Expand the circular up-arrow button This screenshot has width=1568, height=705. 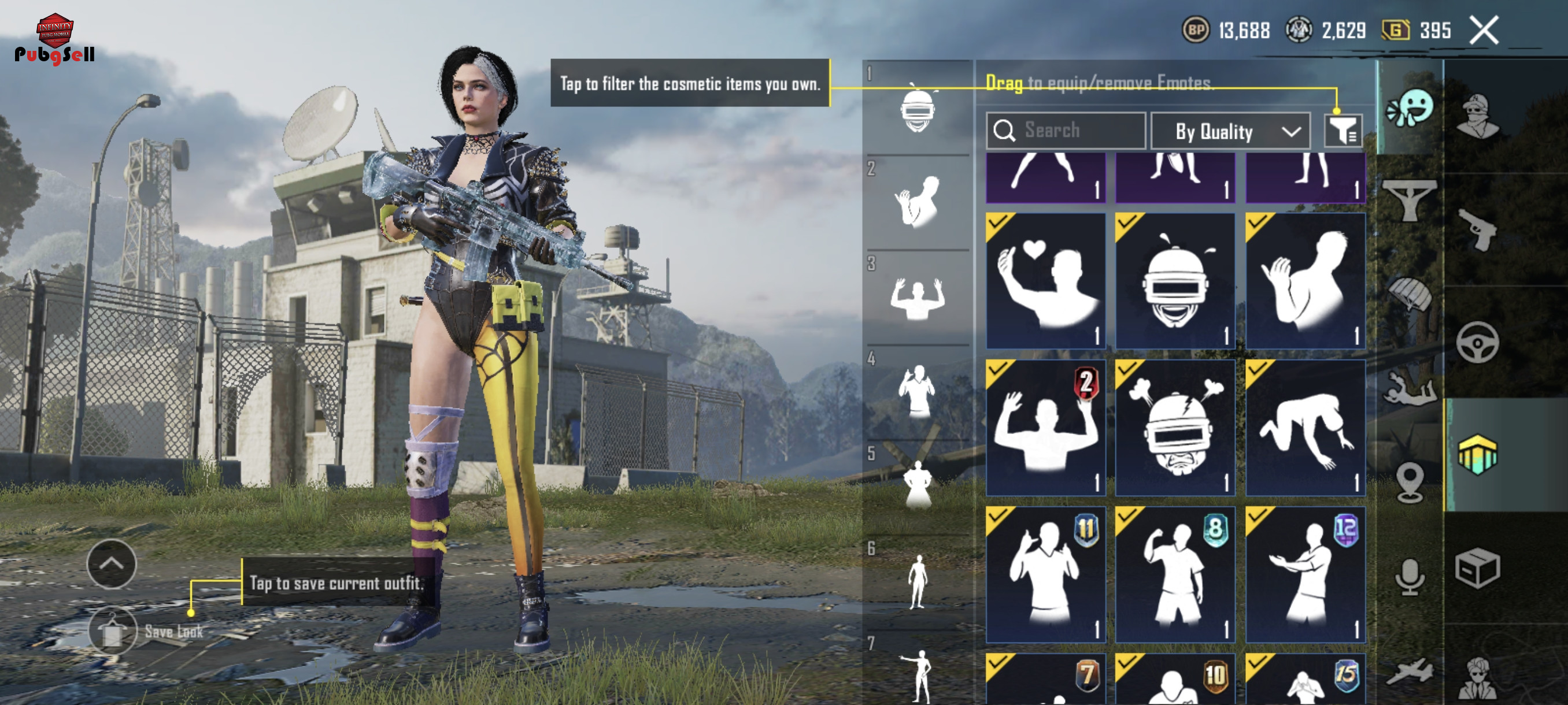[x=112, y=563]
